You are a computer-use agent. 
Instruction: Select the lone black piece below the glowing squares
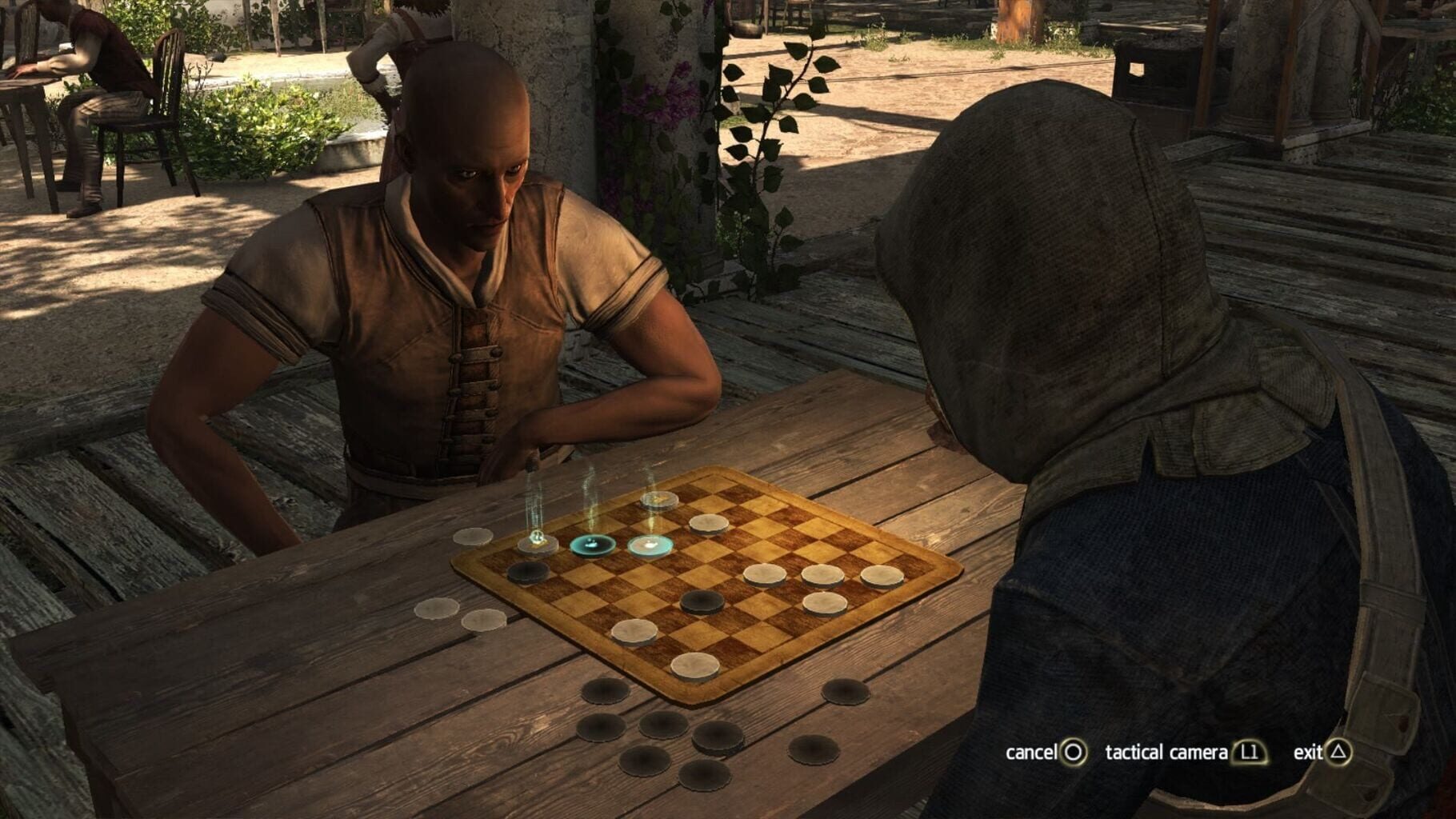coord(529,571)
